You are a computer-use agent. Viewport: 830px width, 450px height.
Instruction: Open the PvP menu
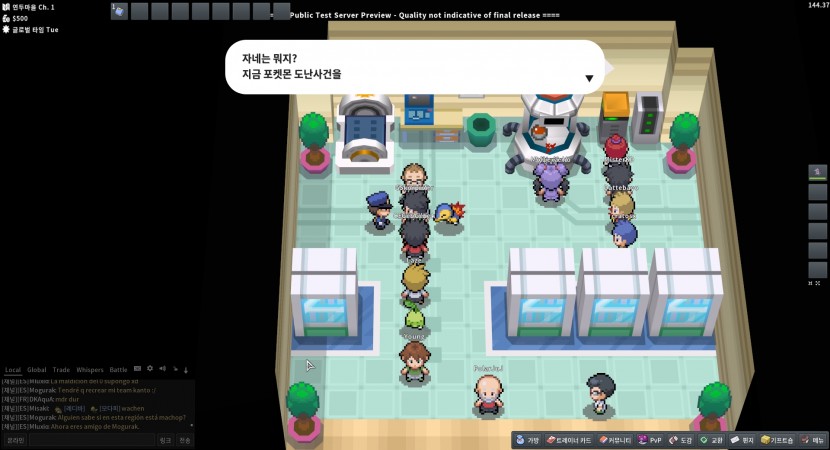(651, 440)
